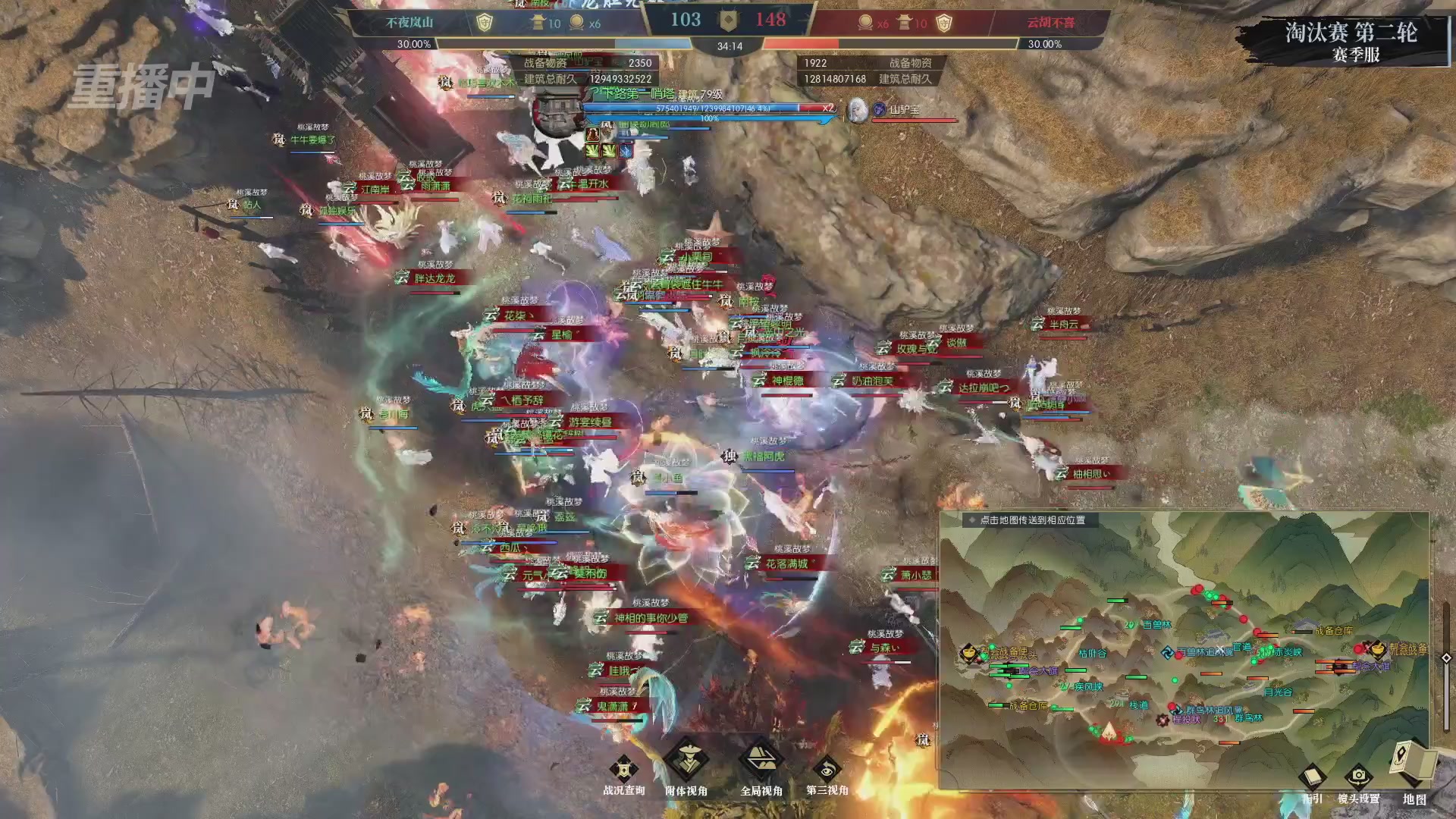The width and height of the screenshot is (1456, 819).
Task: Select the 全局视角 overview camera
Action: 761,761
